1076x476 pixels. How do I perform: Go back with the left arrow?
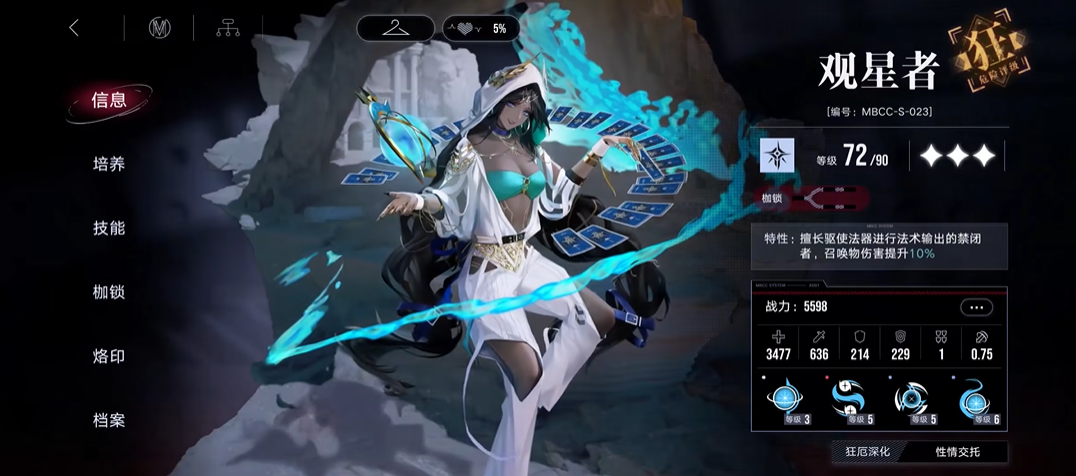coord(74,28)
